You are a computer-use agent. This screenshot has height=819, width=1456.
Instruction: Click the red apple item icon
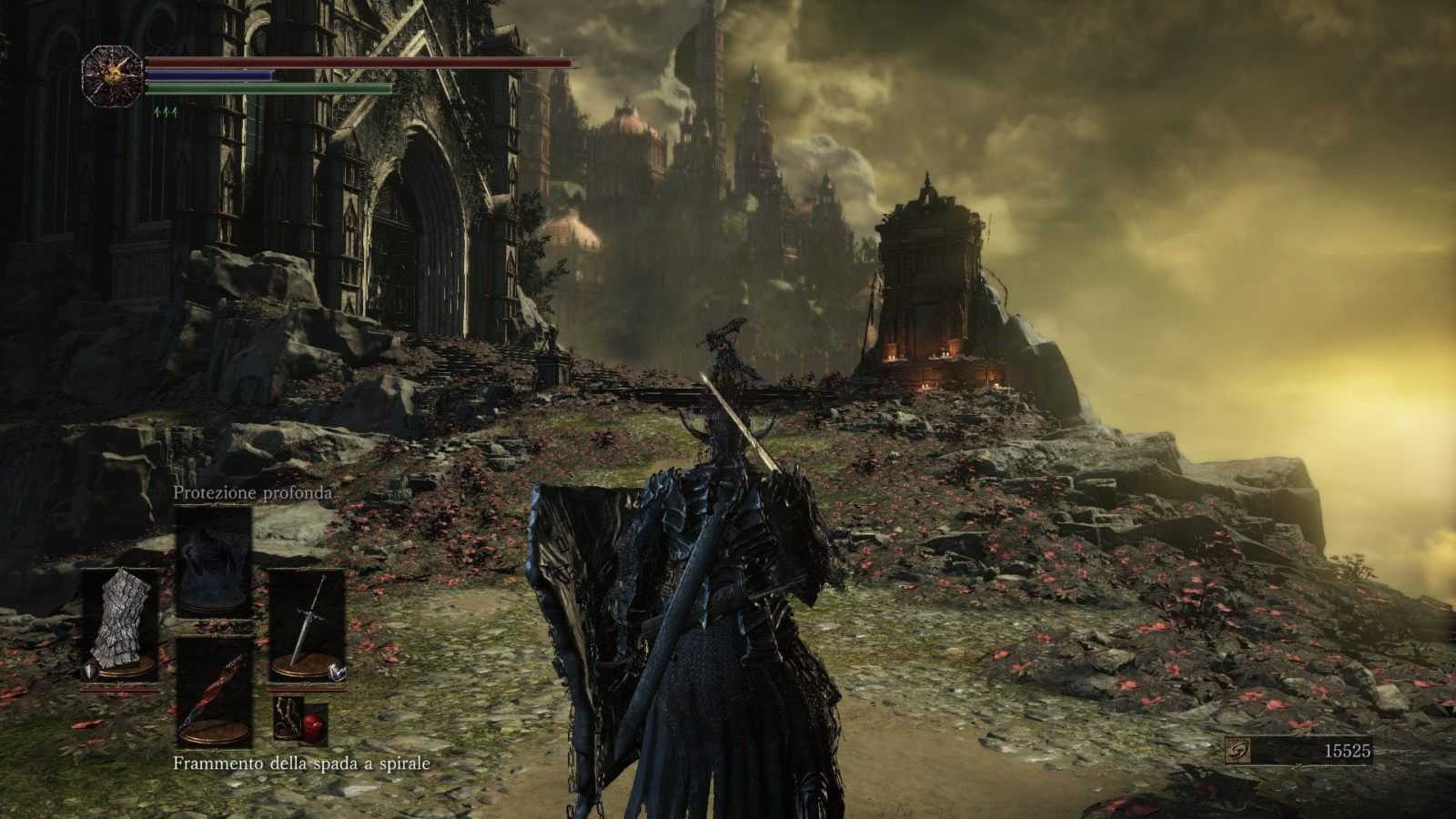pos(312,726)
